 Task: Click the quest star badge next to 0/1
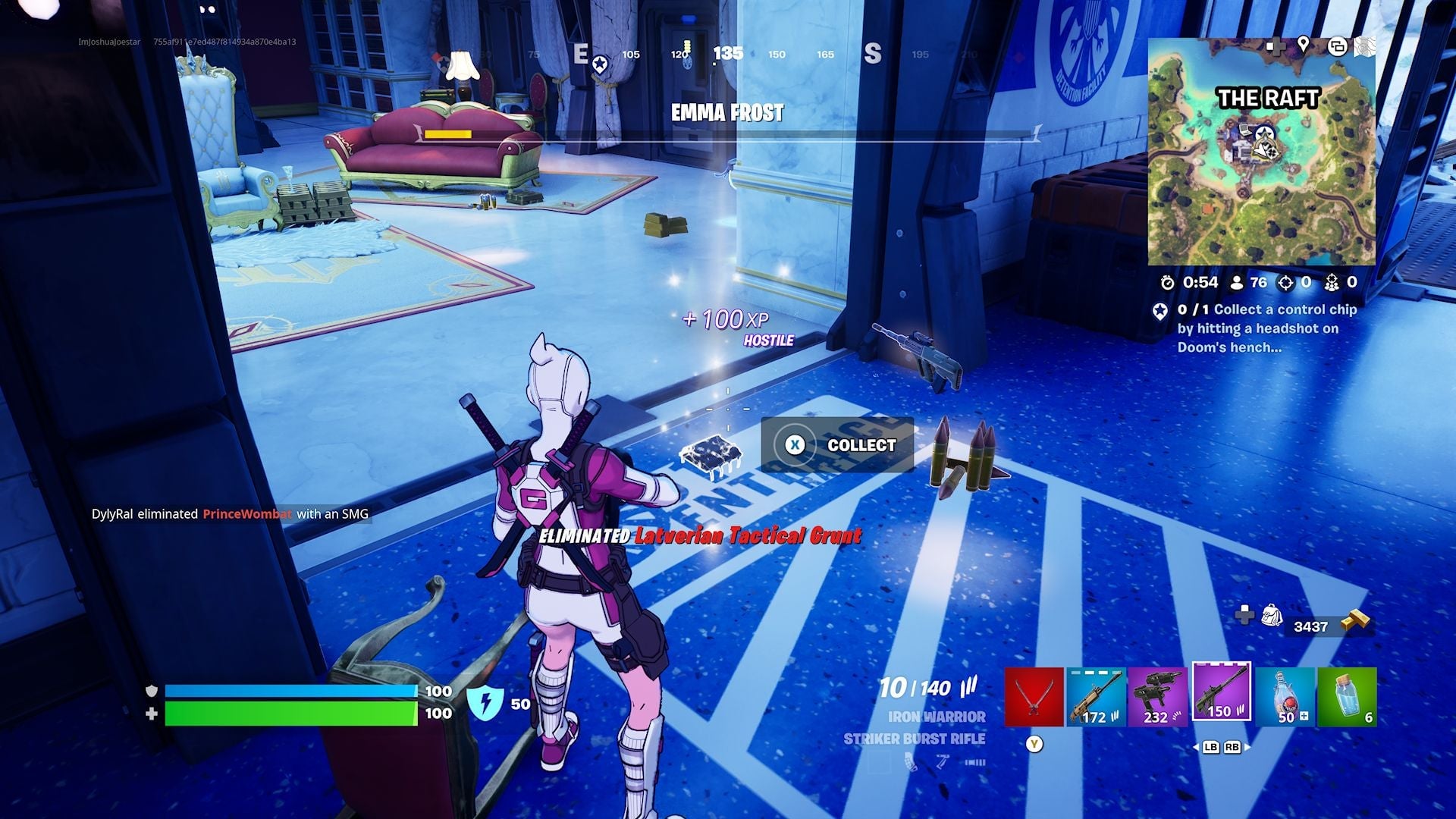point(1161,310)
